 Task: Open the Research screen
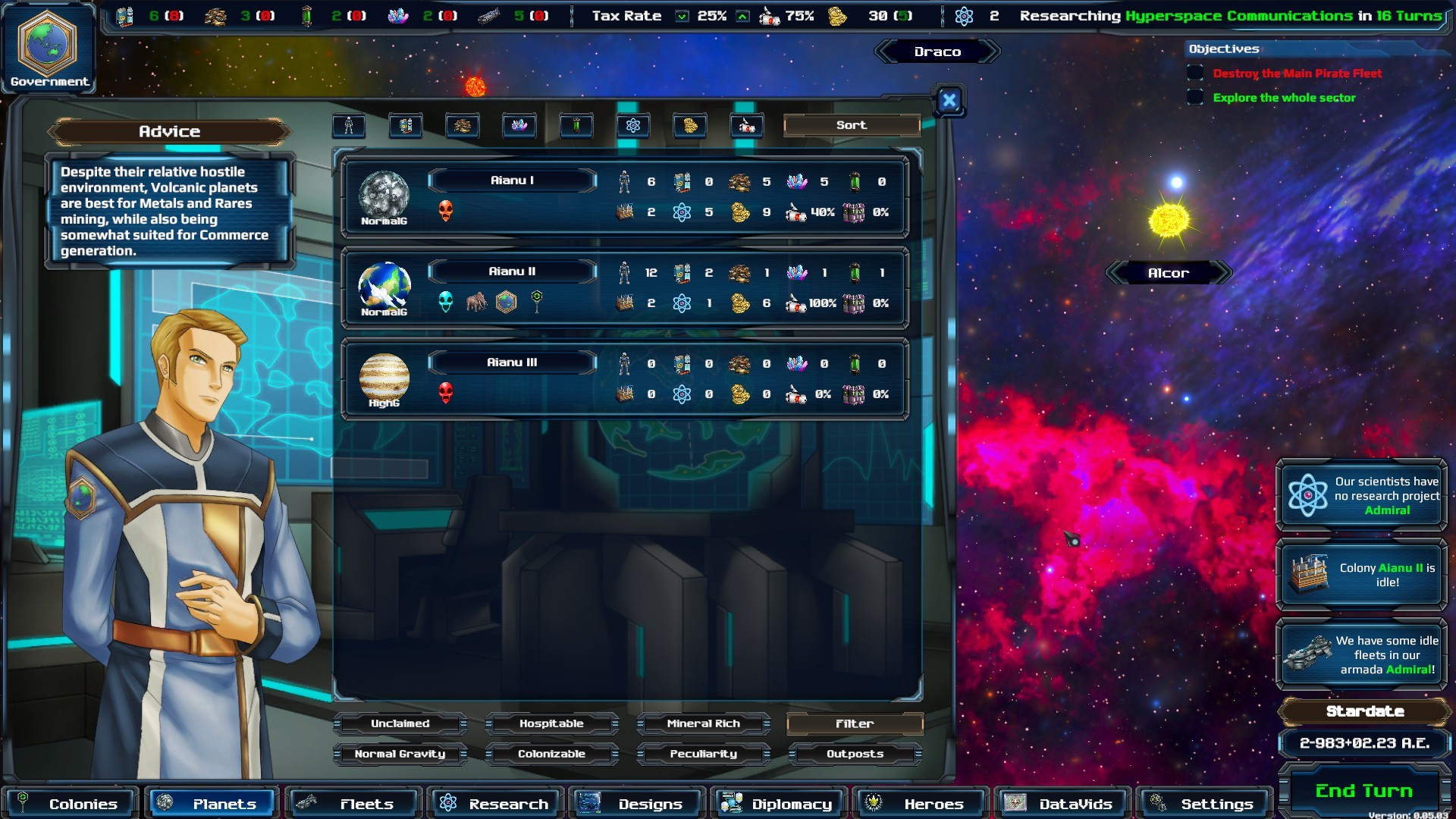pos(495,803)
